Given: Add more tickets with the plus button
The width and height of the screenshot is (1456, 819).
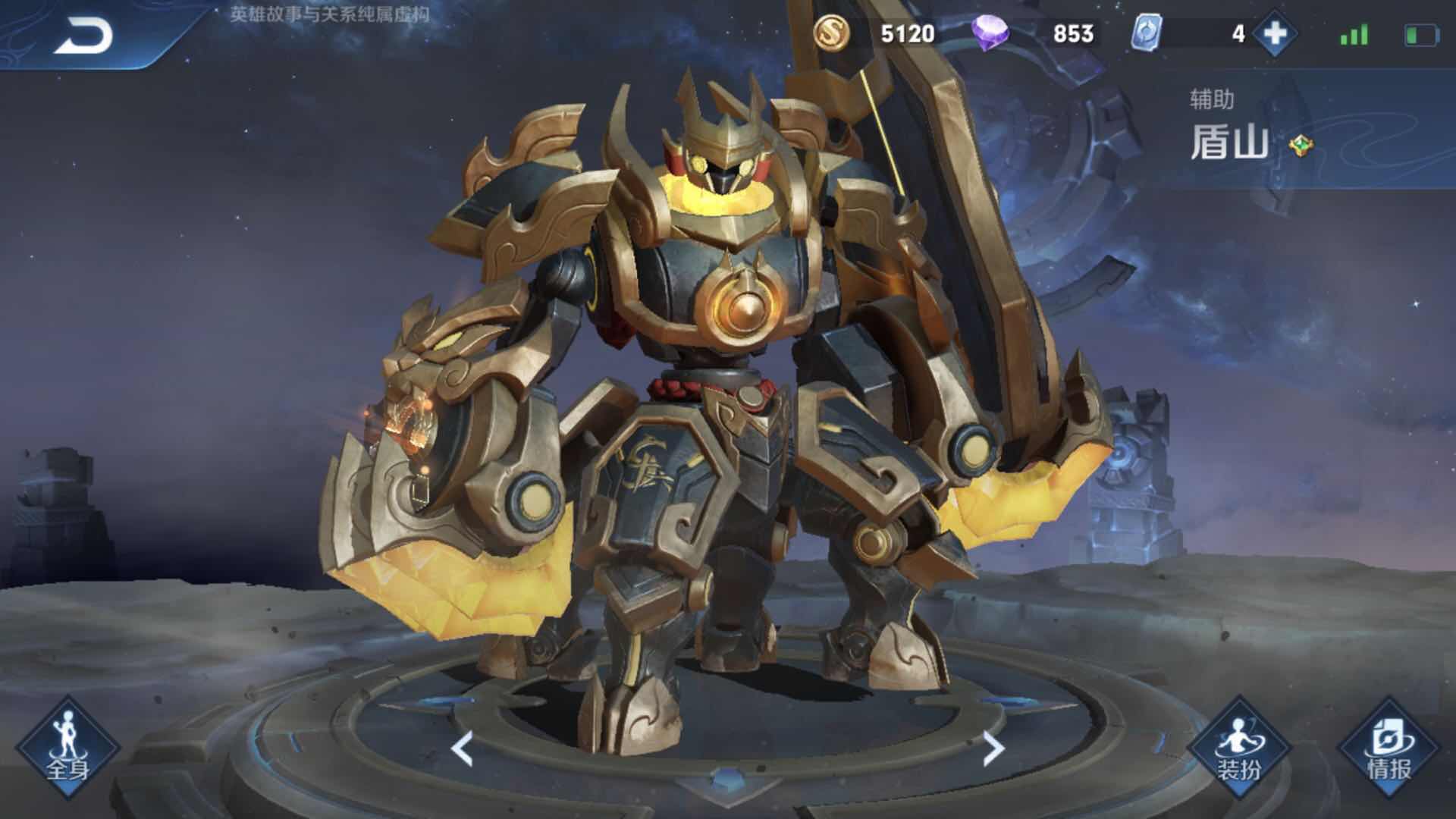Looking at the screenshot, I should pyautogui.click(x=1275, y=34).
